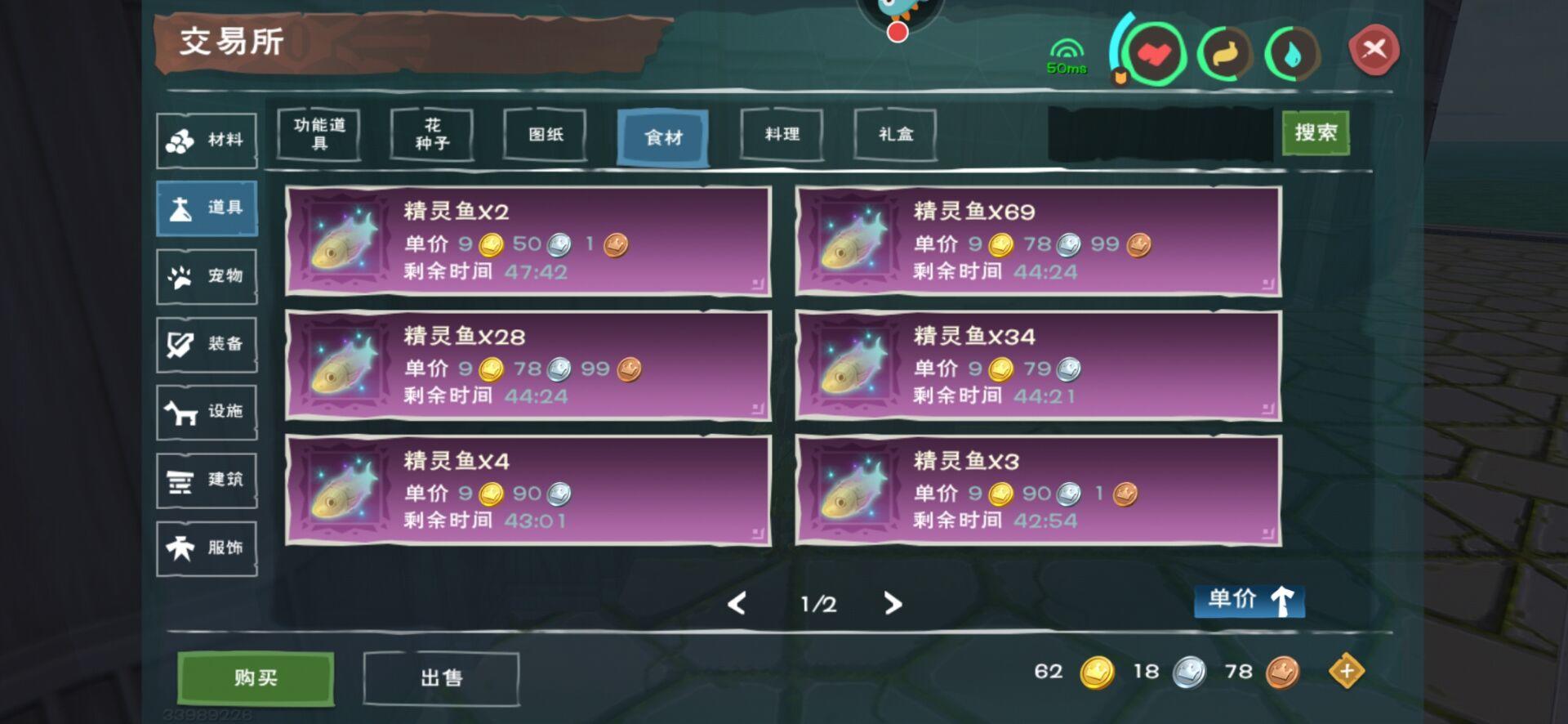
Task: Switch to the 道具 items panel
Action: click(207, 208)
